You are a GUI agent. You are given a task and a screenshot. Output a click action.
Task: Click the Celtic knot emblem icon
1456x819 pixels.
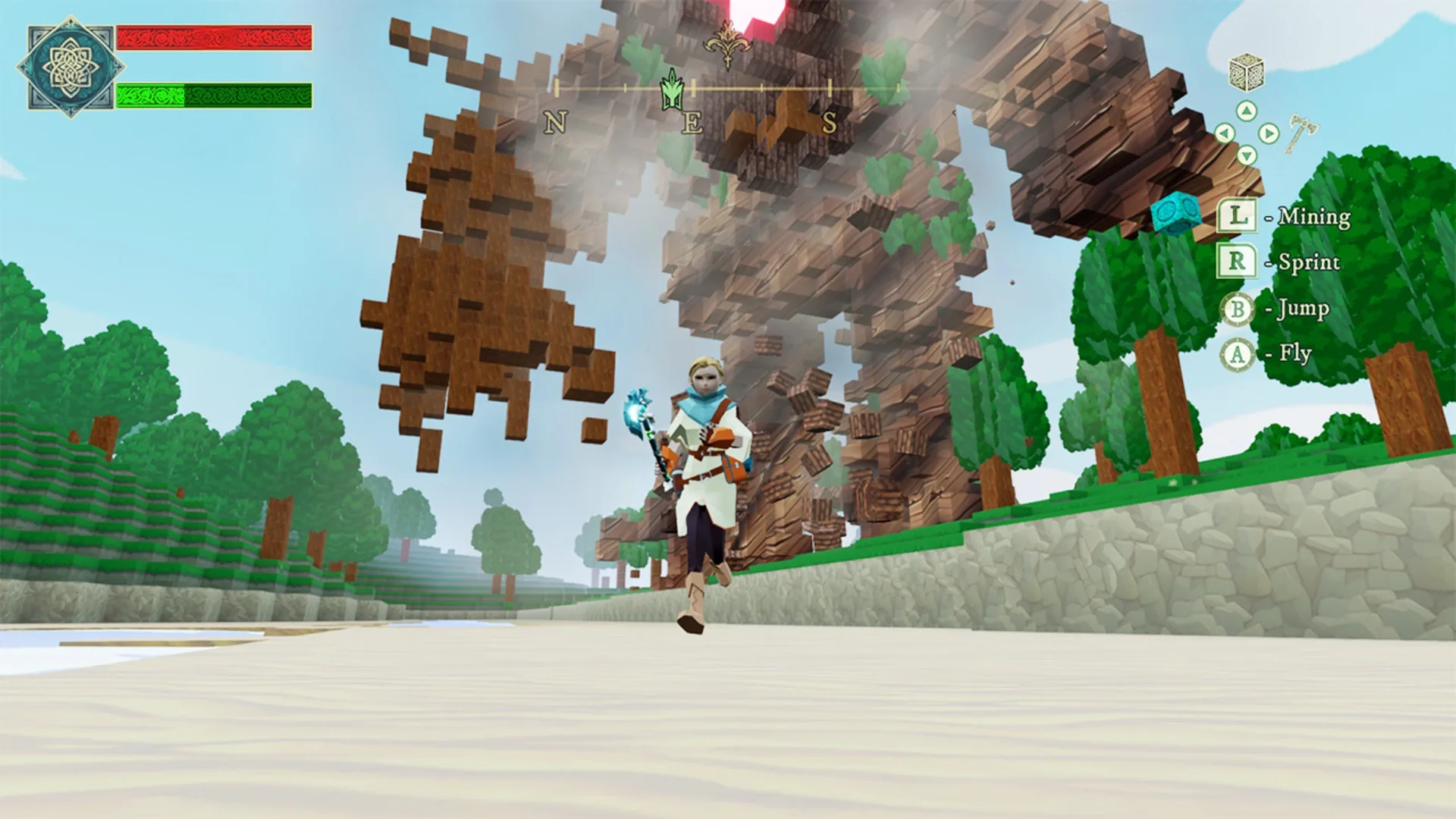(x=70, y=68)
